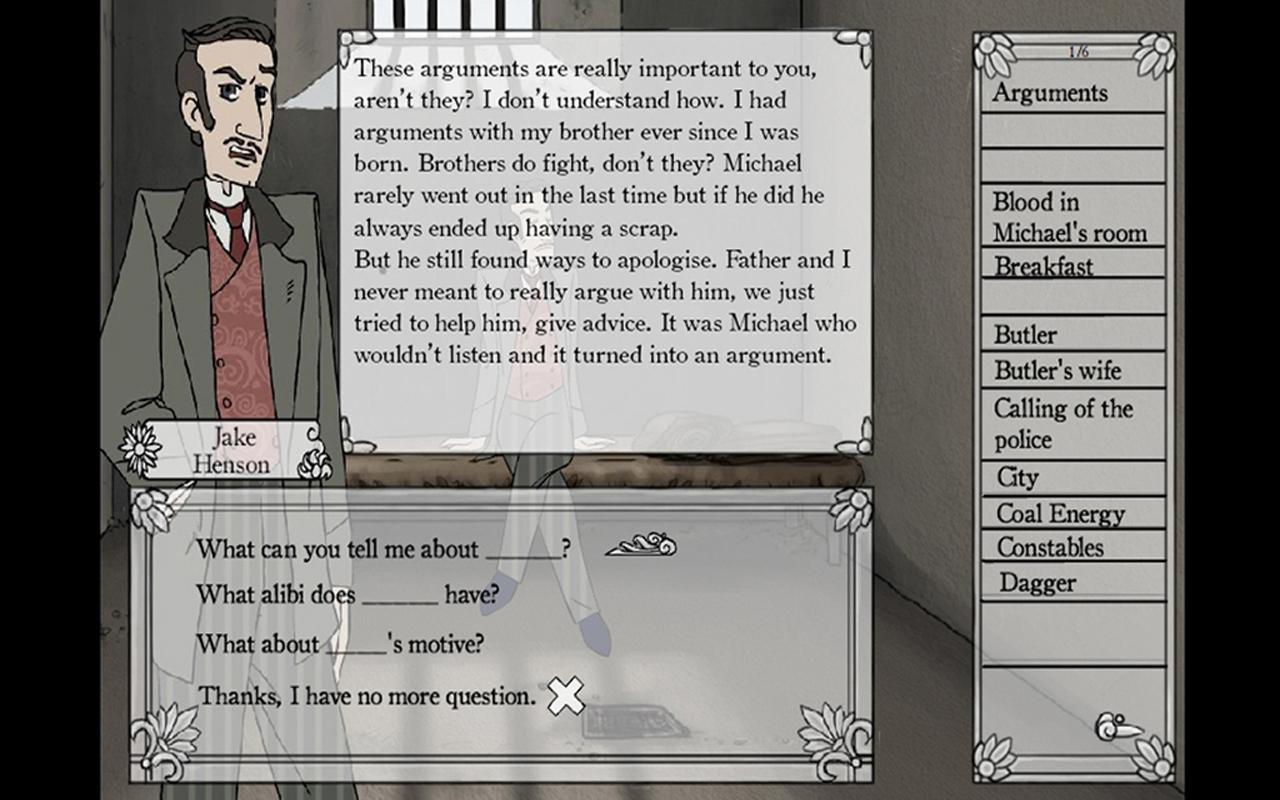Screen dimensions: 1280x800
Task: Select the Arguments topic in the notebook
Action: coord(1050,93)
